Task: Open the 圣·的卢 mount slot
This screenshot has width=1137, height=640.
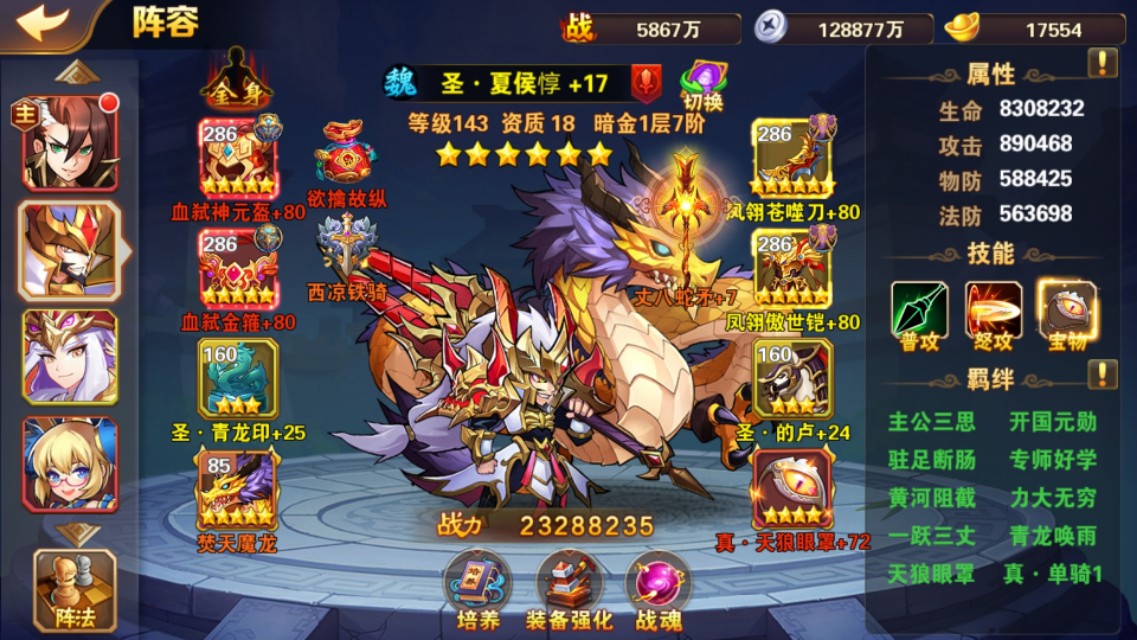Action: point(792,378)
